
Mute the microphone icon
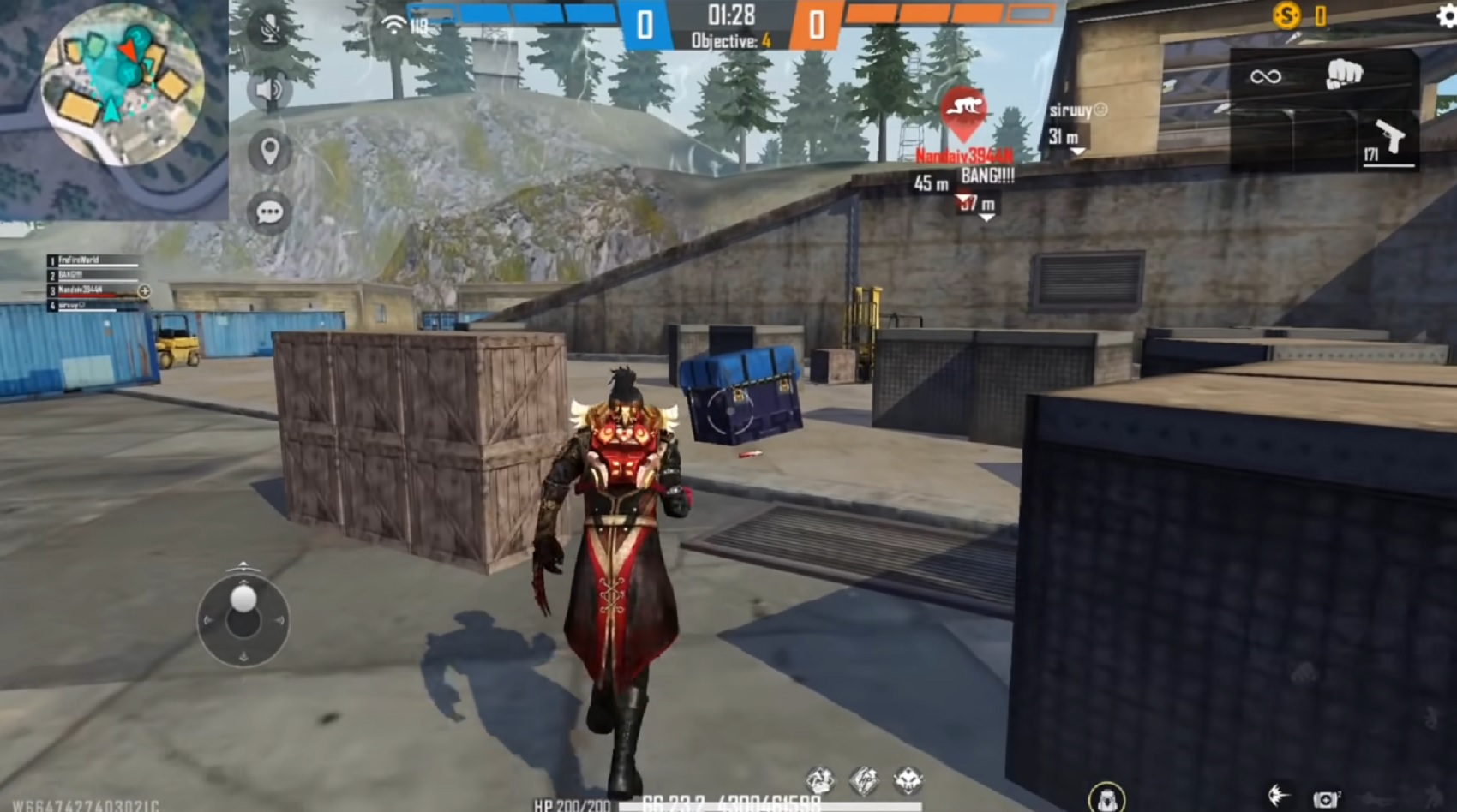(x=269, y=27)
